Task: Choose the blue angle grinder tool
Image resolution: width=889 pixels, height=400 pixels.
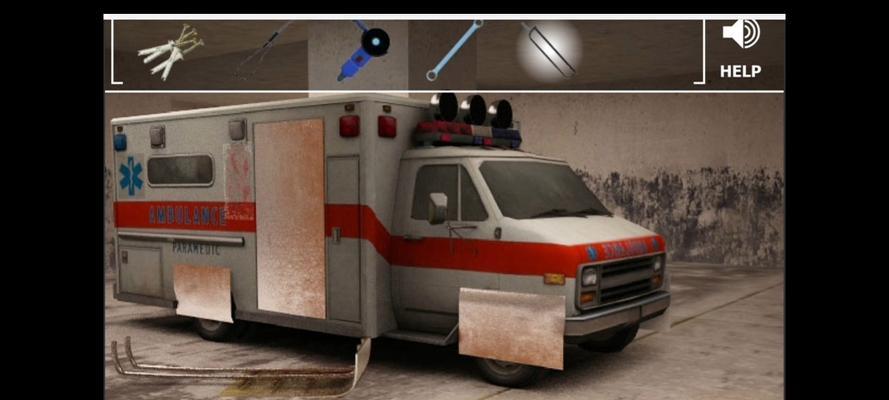Action: pyautogui.click(x=362, y=52)
